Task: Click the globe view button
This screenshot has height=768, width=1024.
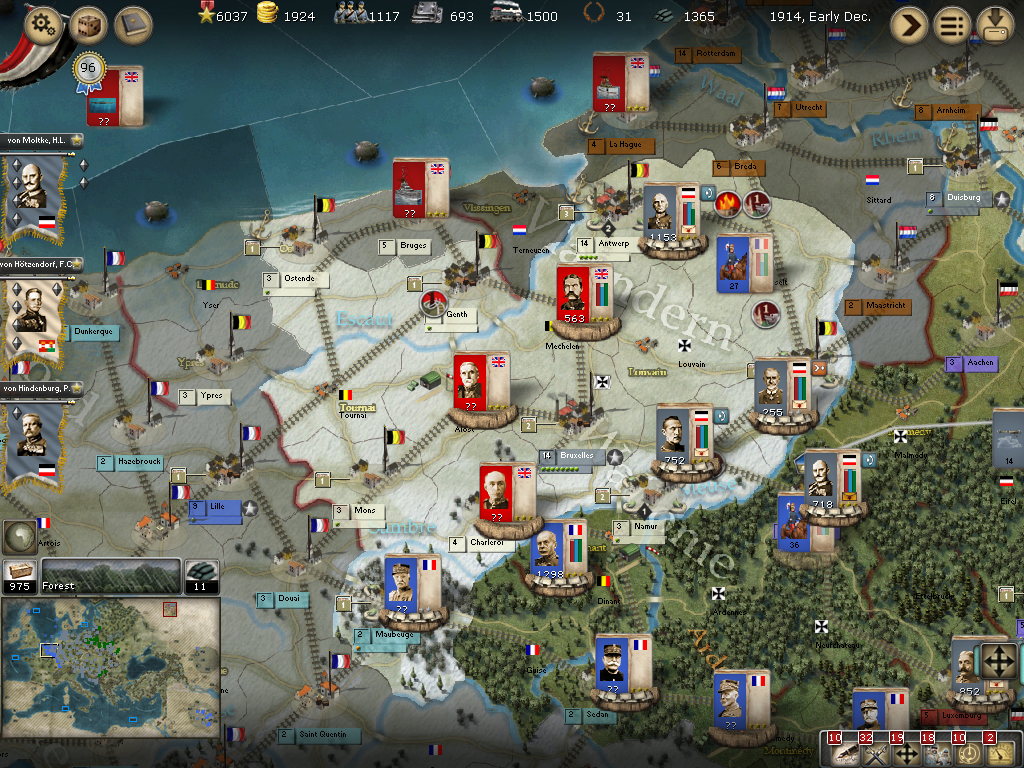Action: 22,537
